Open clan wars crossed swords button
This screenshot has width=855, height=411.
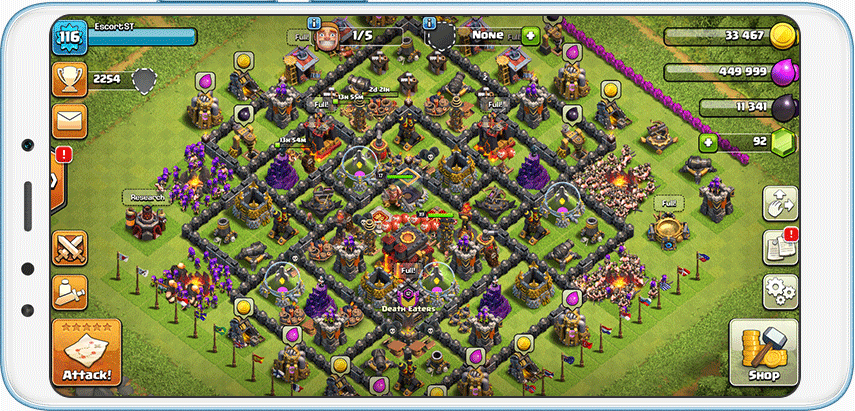pyautogui.click(x=70, y=246)
